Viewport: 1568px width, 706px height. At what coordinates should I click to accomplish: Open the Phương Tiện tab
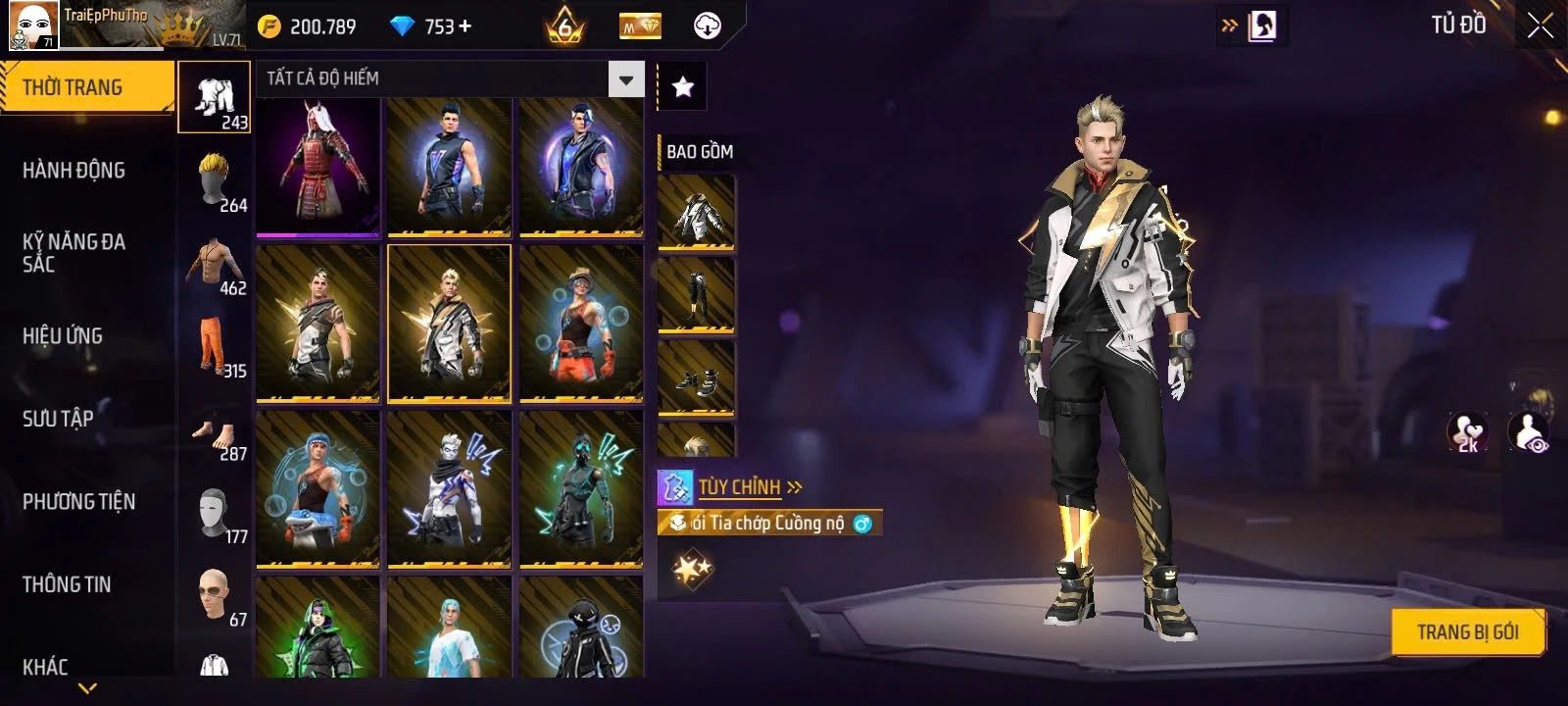(x=79, y=501)
